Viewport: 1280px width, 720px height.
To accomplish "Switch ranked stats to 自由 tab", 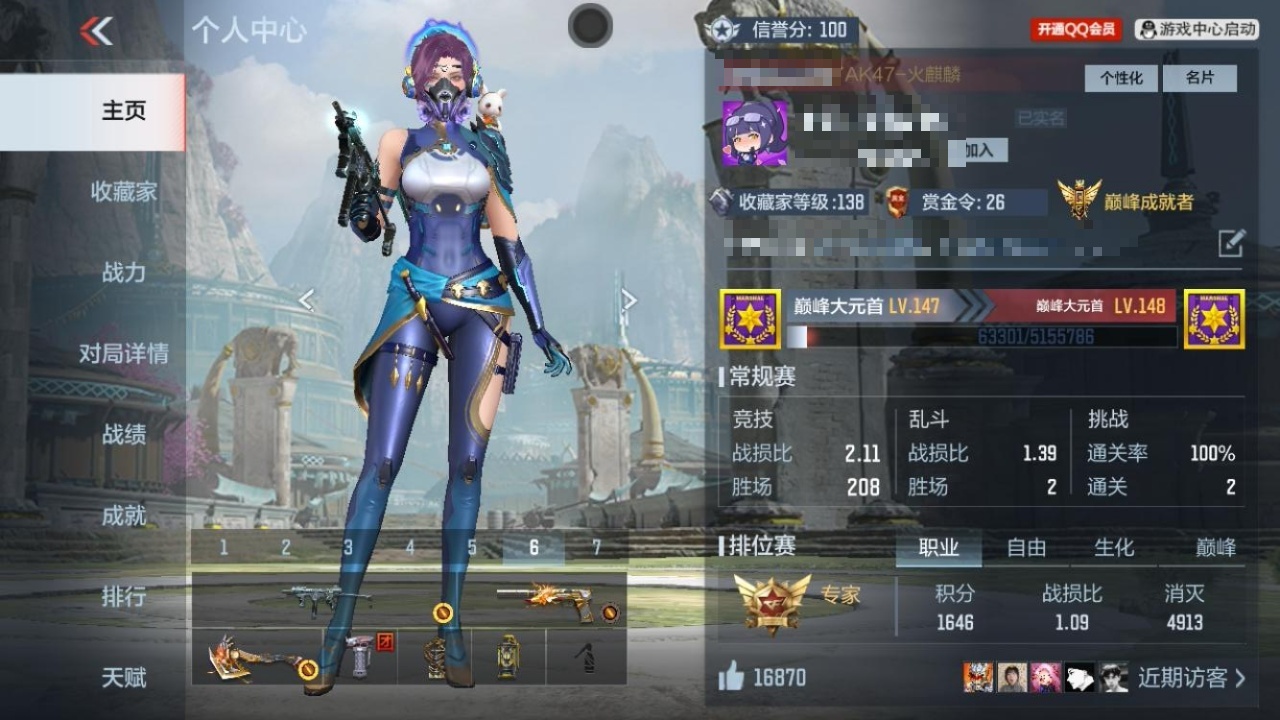I will 1026,548.
